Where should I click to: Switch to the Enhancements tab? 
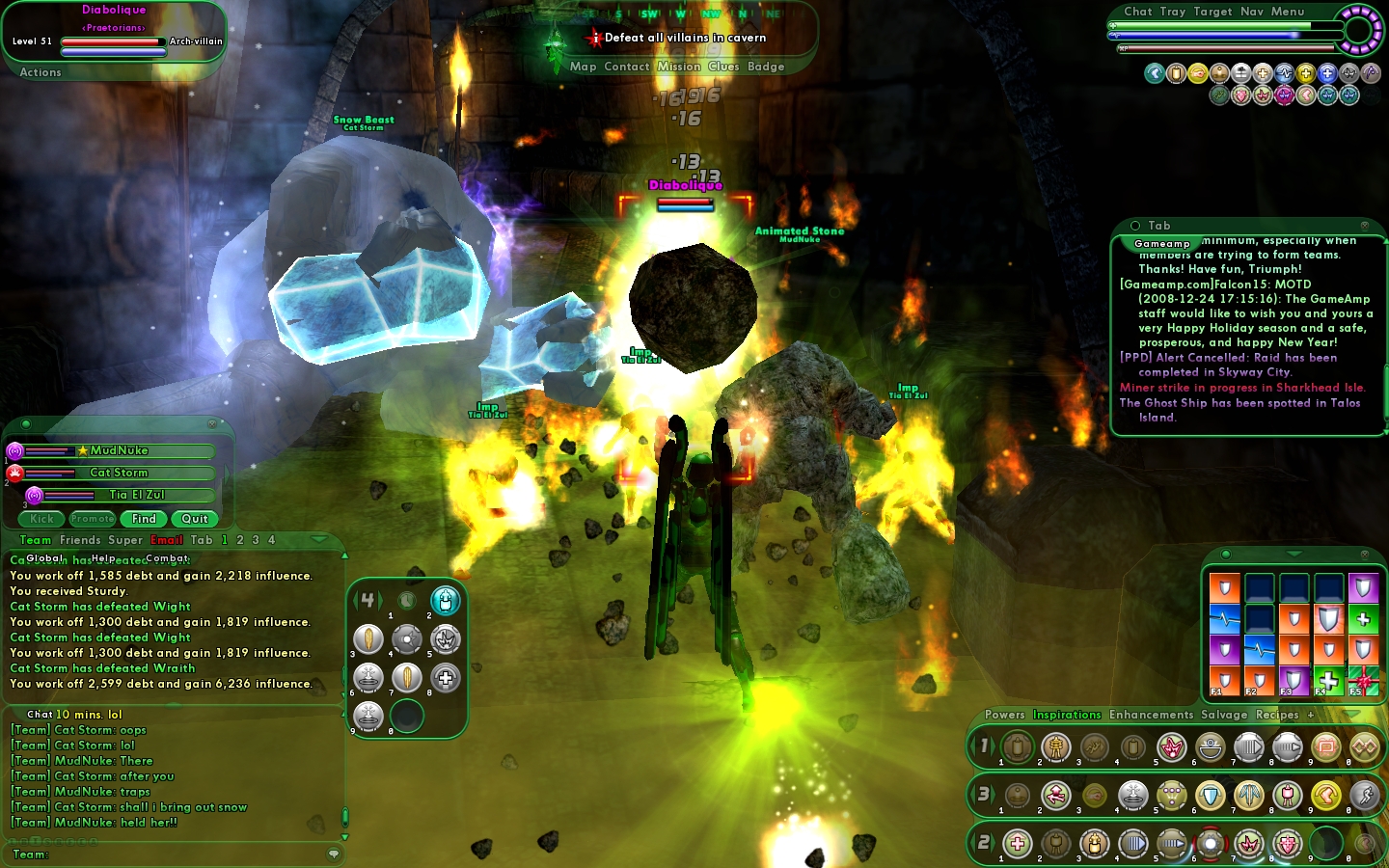point(1151,715)
